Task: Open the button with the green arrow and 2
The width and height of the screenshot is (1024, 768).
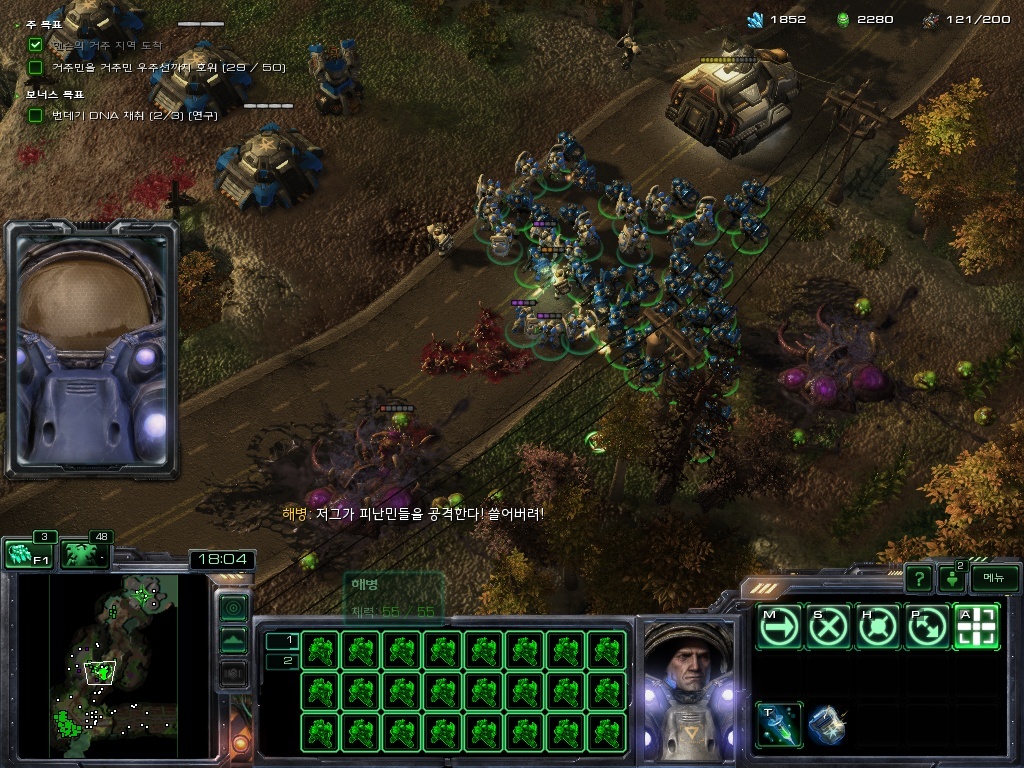Action: click(952, 578)
